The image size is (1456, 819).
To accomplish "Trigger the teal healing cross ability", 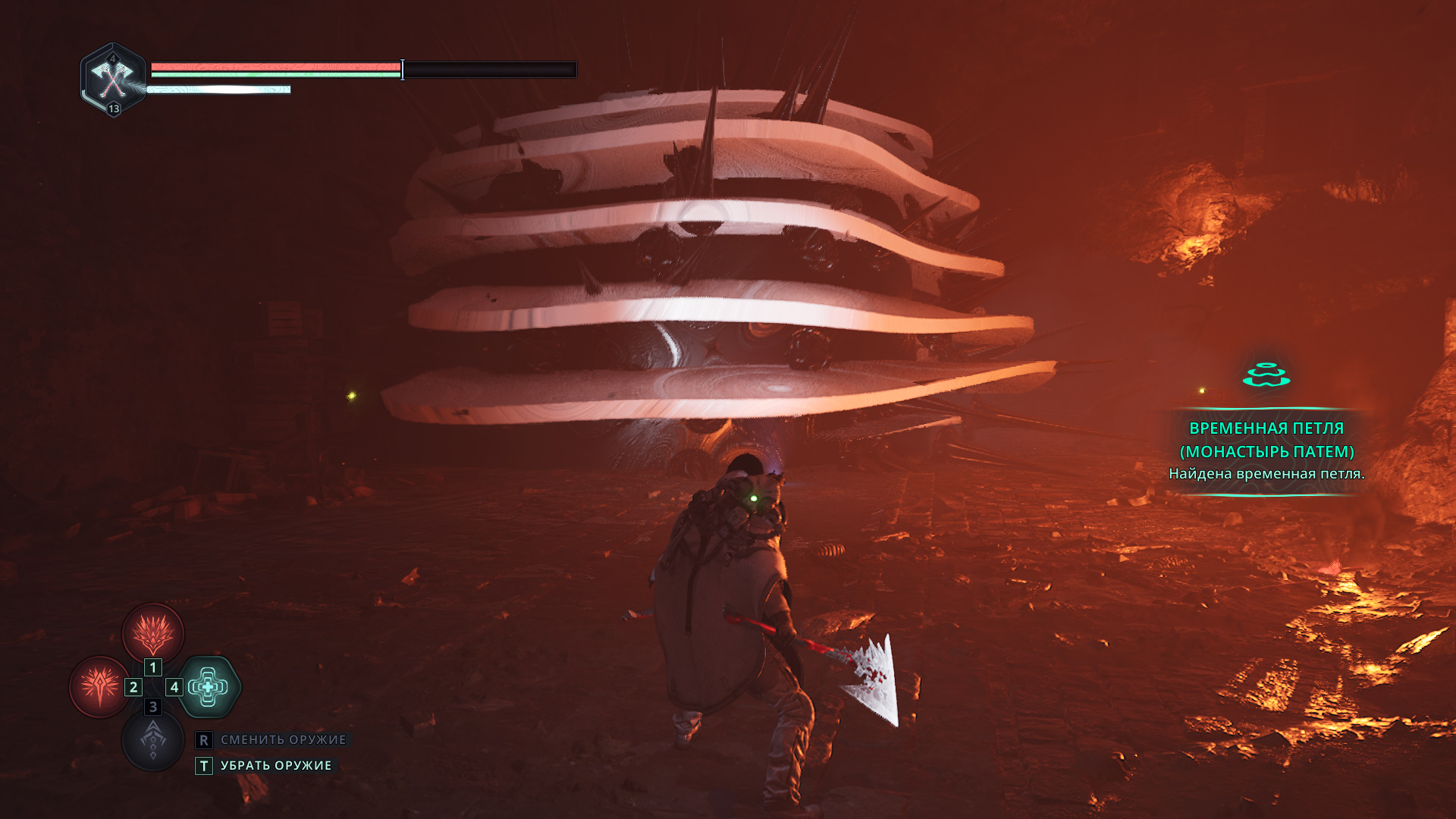I will (x=209, y=687).
